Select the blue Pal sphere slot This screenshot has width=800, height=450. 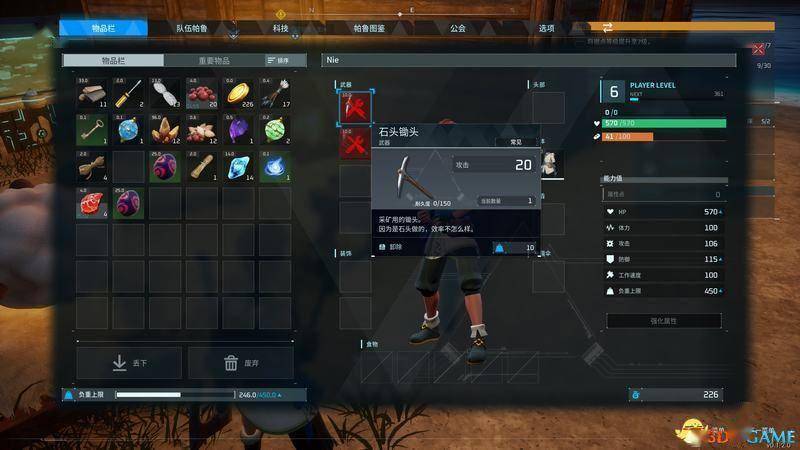click(x=129, y=129)
